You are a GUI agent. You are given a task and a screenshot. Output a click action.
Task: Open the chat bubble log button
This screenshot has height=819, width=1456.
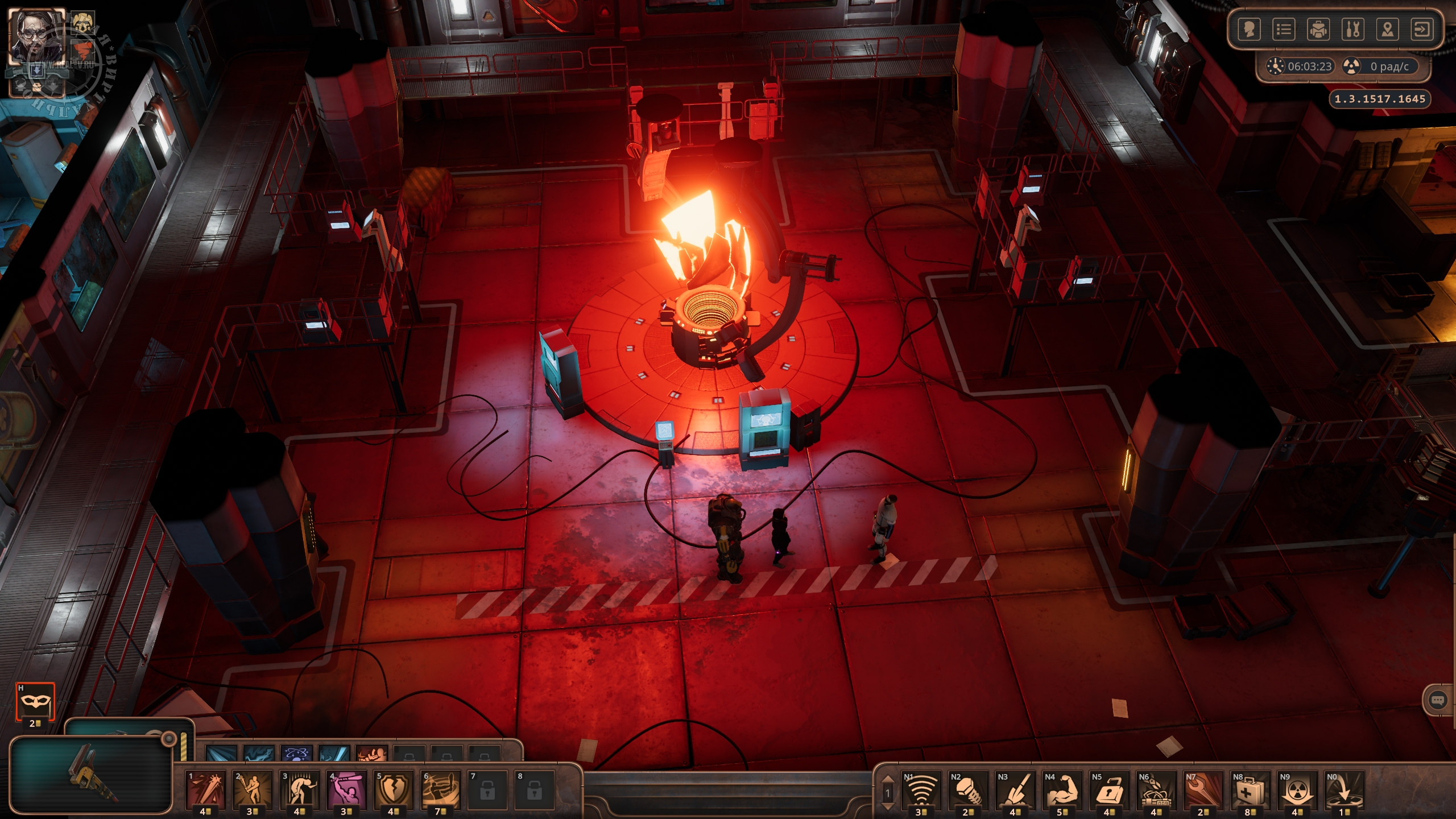pos(1438,700)
